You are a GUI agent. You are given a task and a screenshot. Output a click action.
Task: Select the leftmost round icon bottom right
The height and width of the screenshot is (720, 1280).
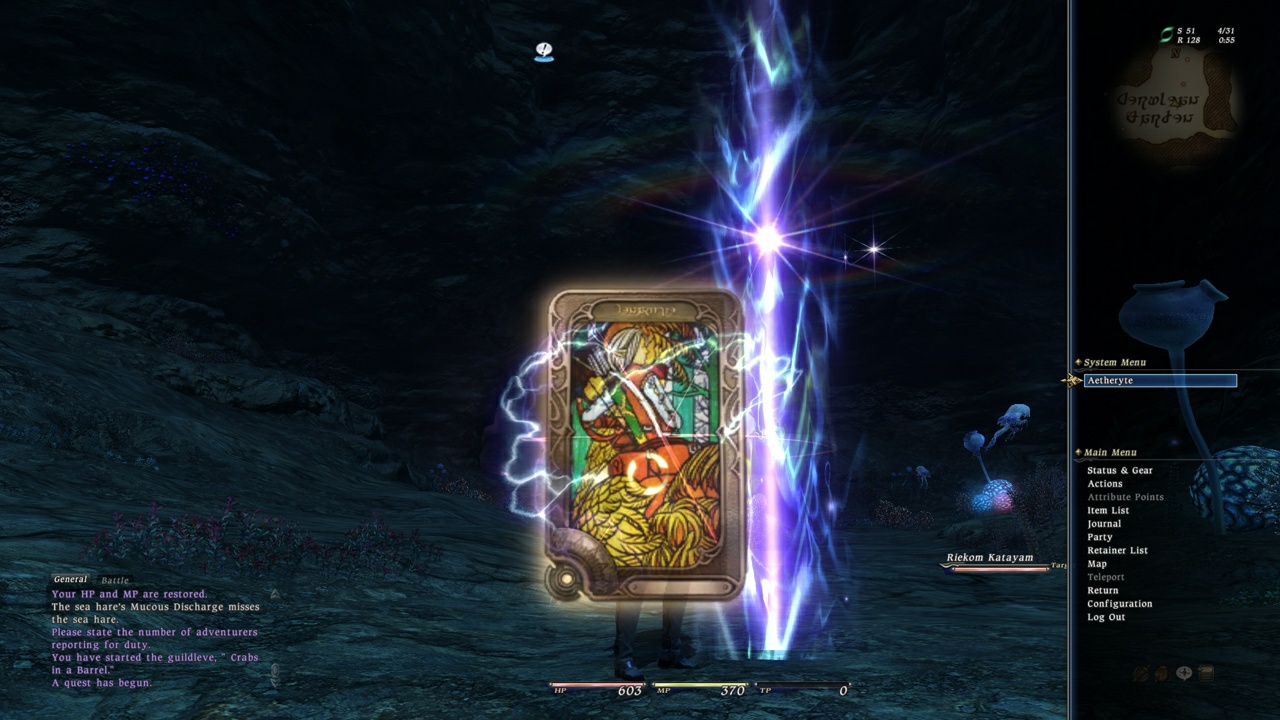click(1141, 672)
